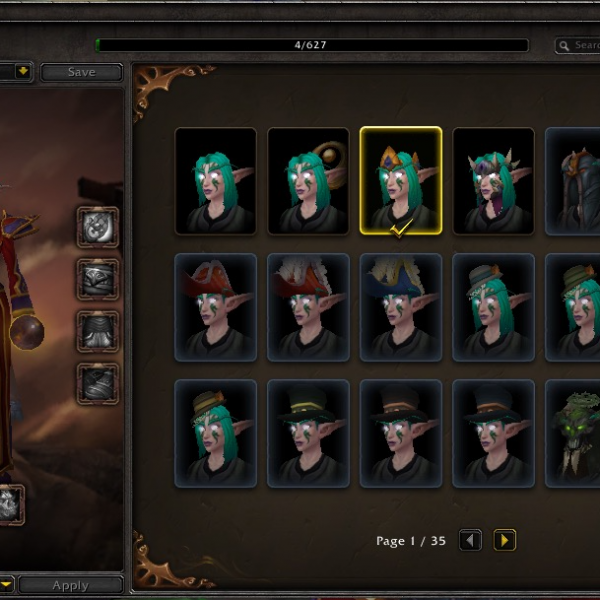Focus the Search field
Screen dimensions: 600x600
coord(580,45)
